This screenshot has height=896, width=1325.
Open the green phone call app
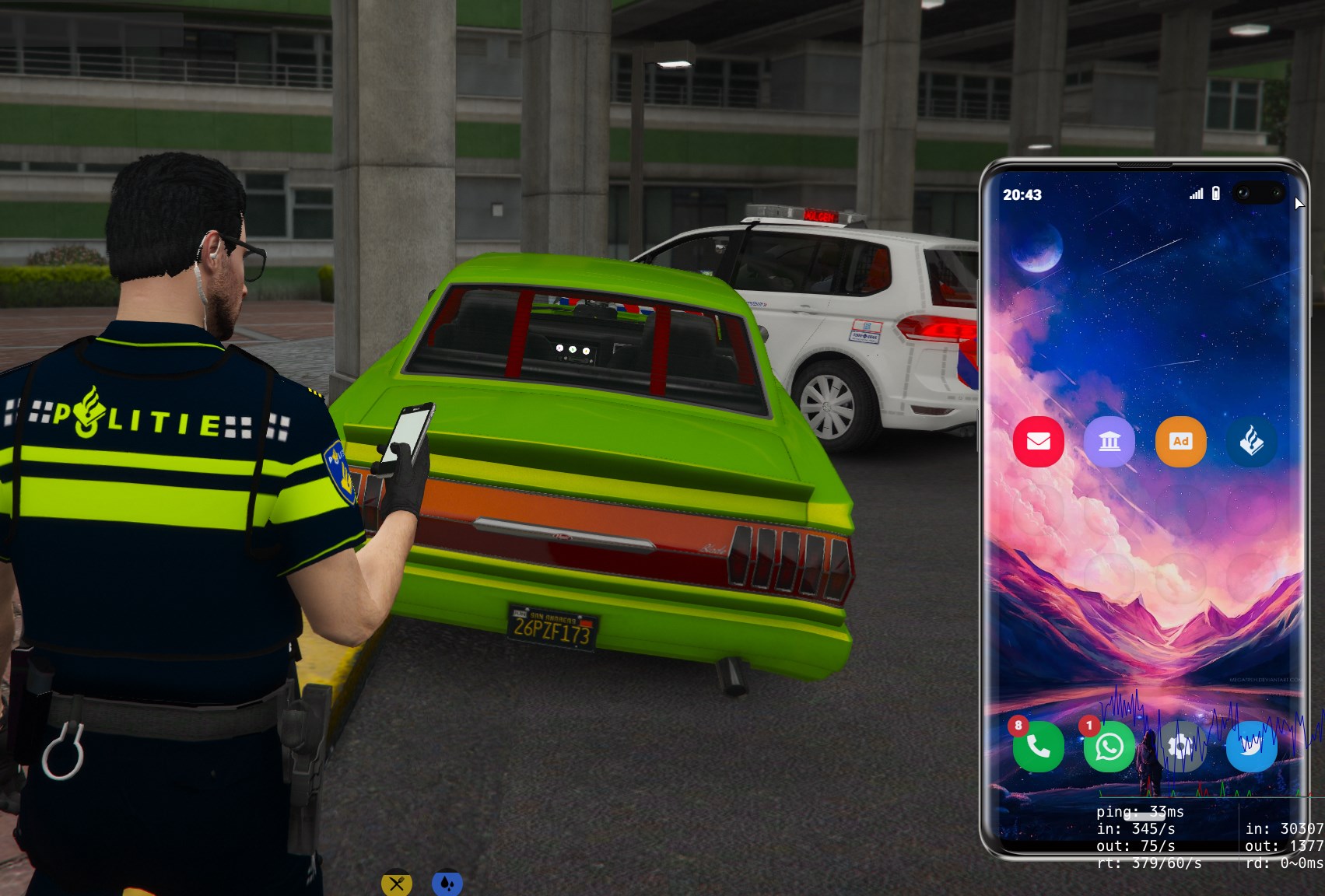(x=1038, y=747)
